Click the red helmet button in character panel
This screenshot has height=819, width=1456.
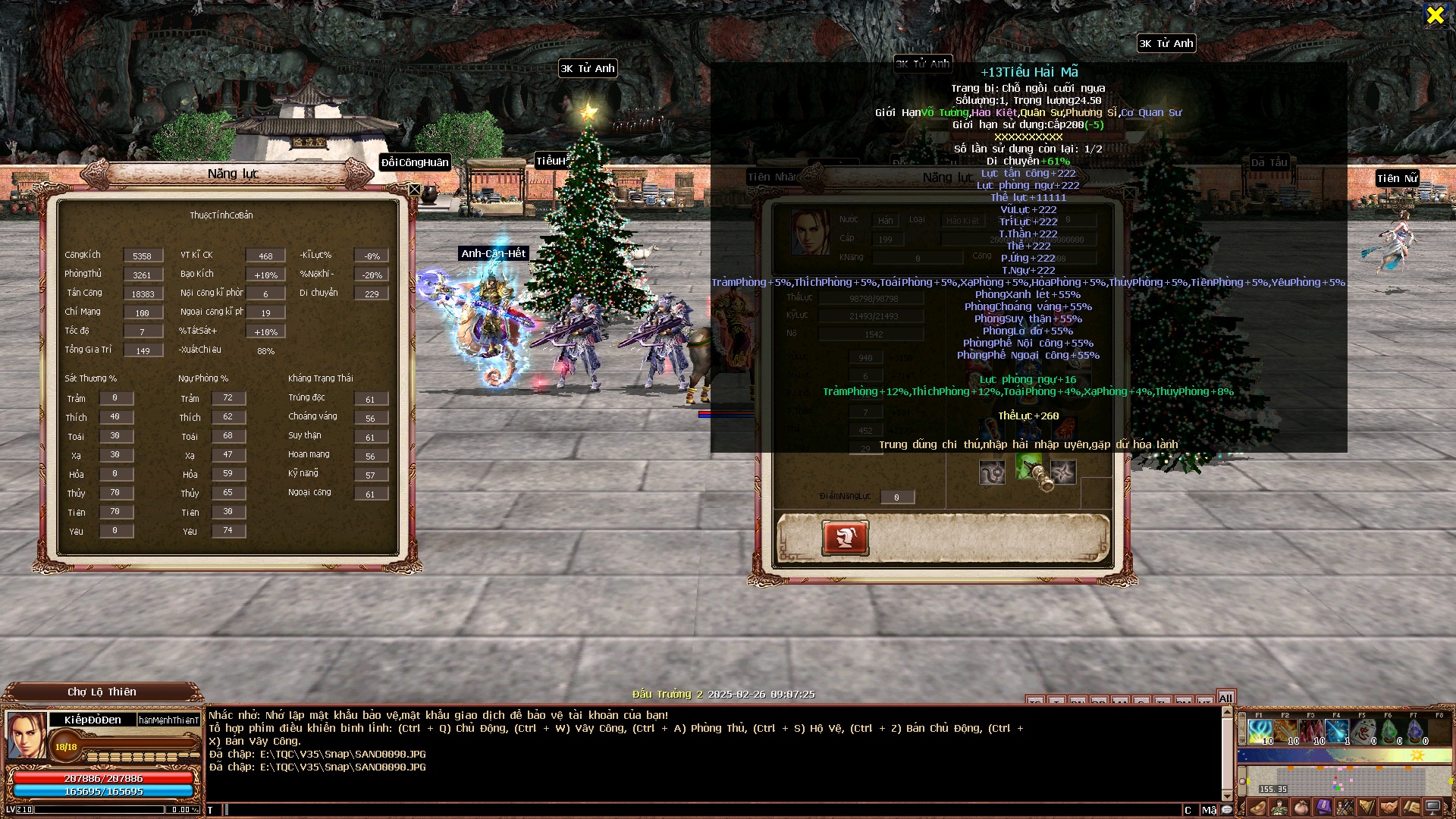846,538
